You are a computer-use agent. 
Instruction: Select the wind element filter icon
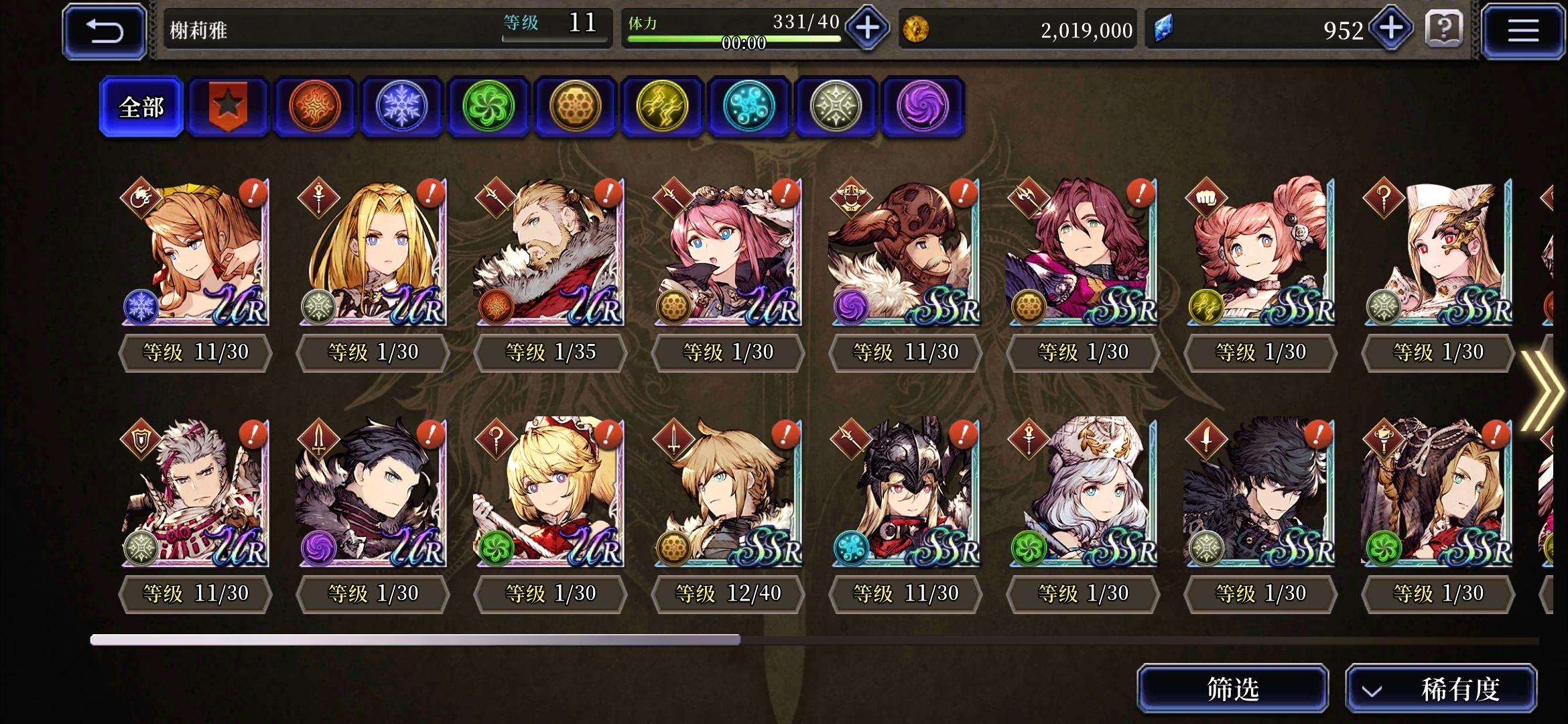pyautogui.click(x=489, y=107)
